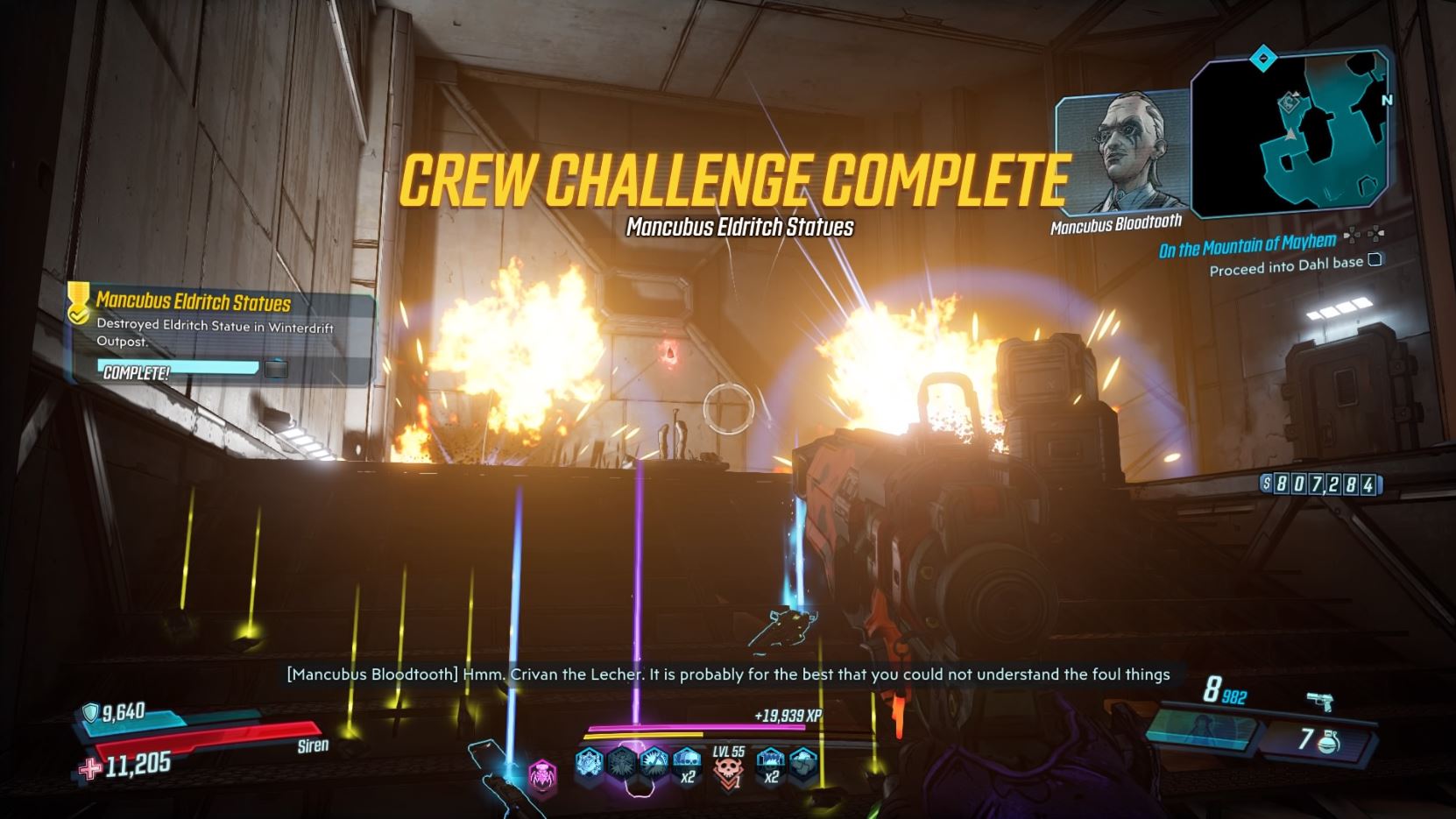Activate the pink spider action skill icon
The width and height of the screenshot is (1456, 819).
tap(542, 776)
